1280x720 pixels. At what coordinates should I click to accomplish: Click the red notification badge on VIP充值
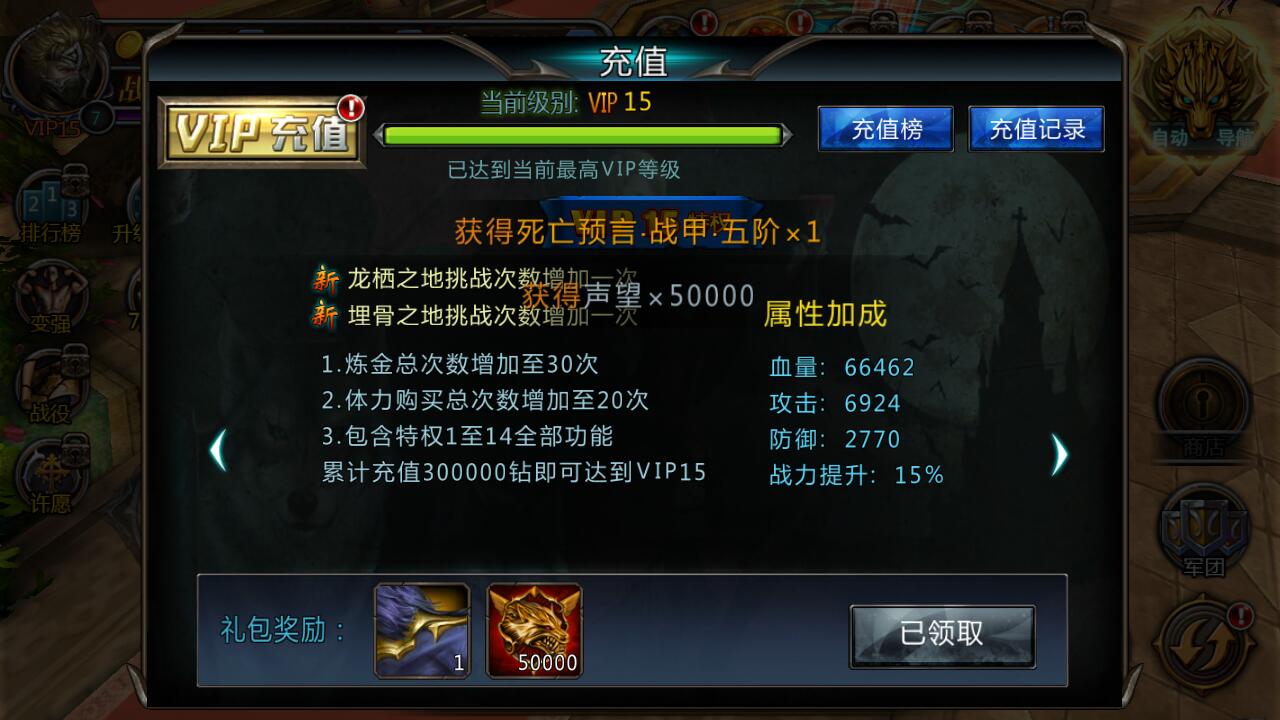349,107
